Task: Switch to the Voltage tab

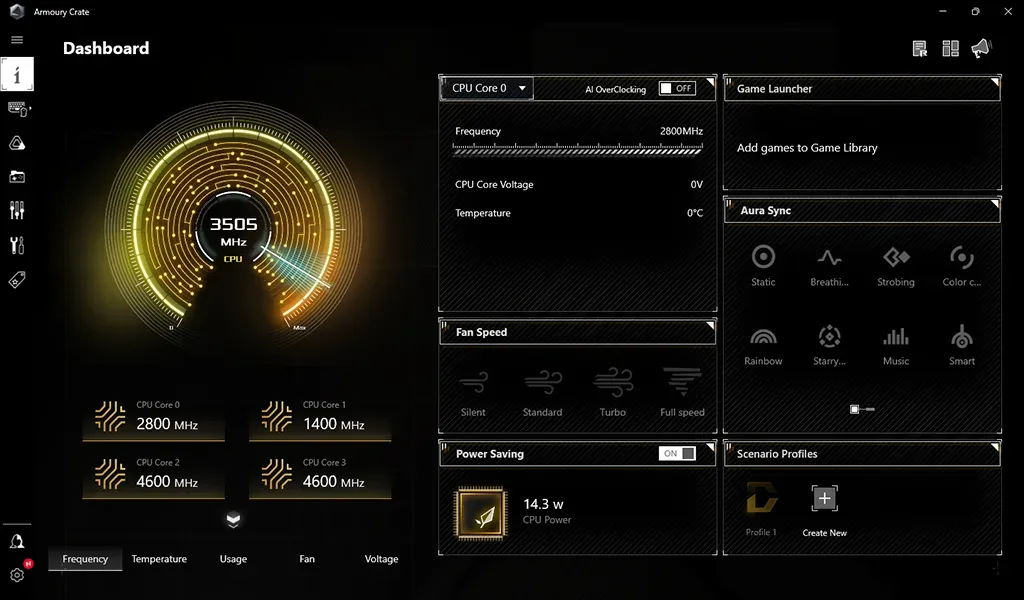Action: pos(381,559)
